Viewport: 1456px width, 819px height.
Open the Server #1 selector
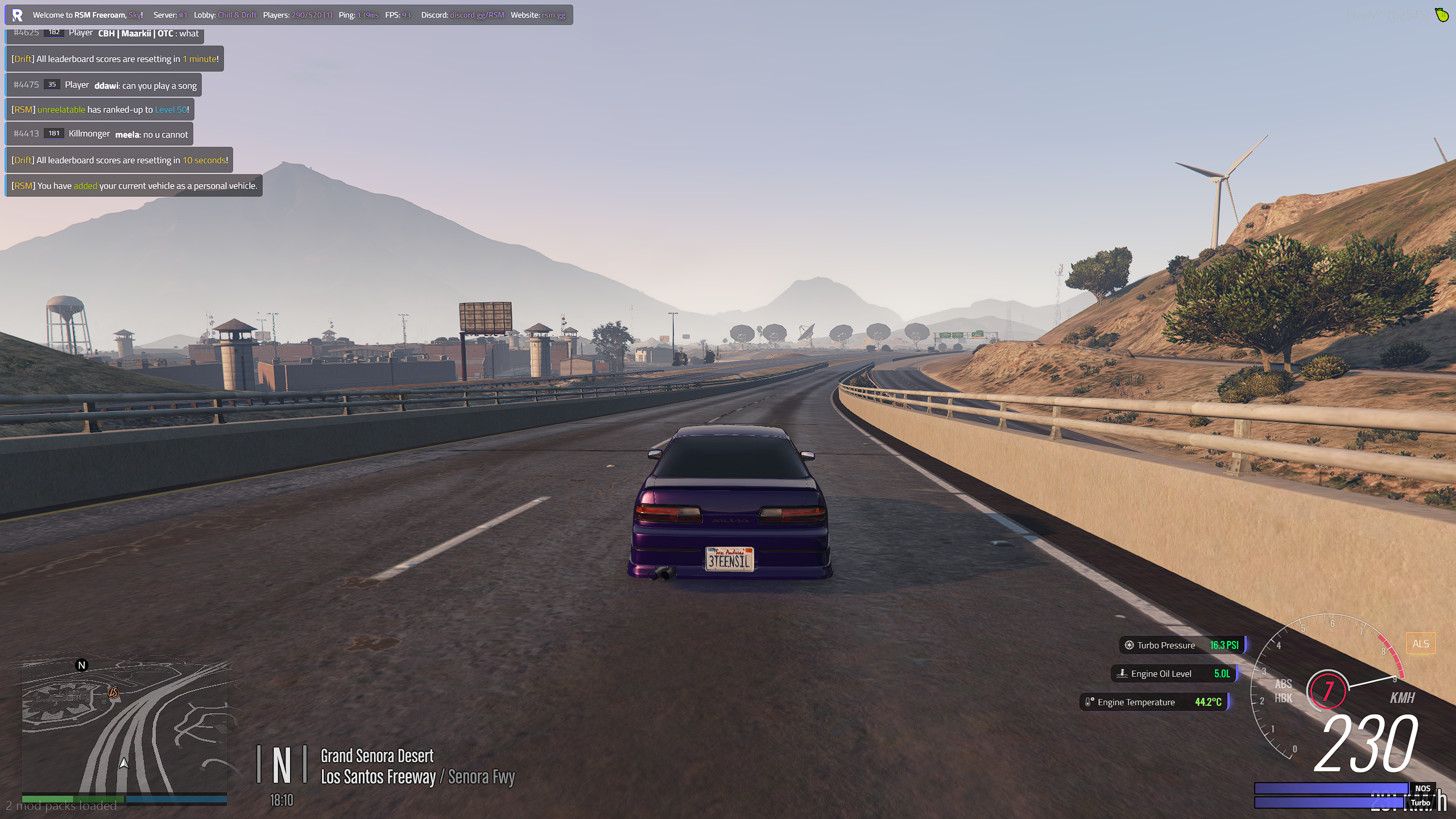pos(182,15)
